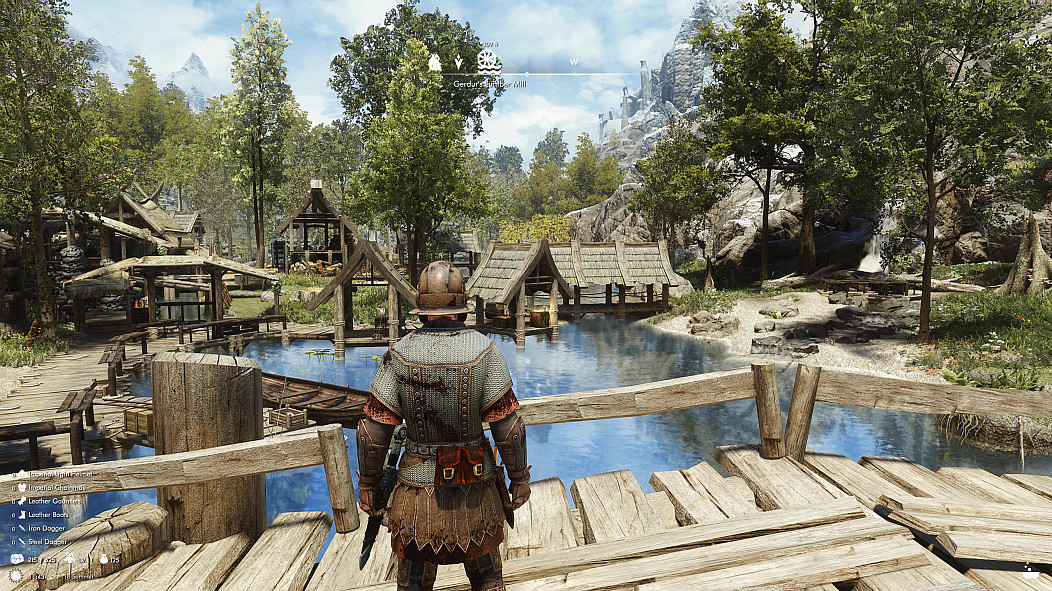Click the gold pouch icon
The width and height of the screenshot is (1052, 591).
(x=103, y=559)
